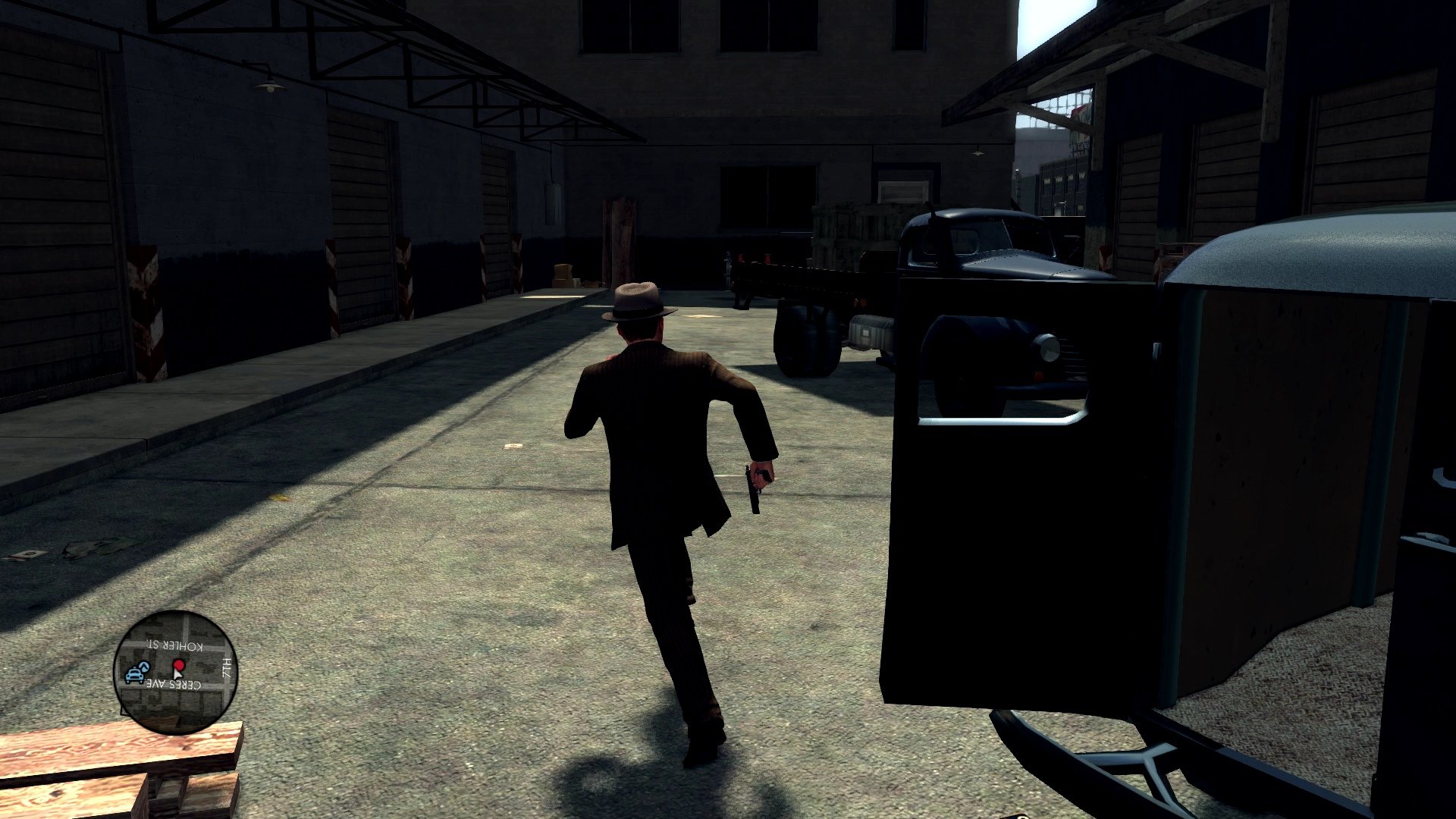Select the blue police car icon on minimap
This screenshot has height=819, width=1456.
134,675
